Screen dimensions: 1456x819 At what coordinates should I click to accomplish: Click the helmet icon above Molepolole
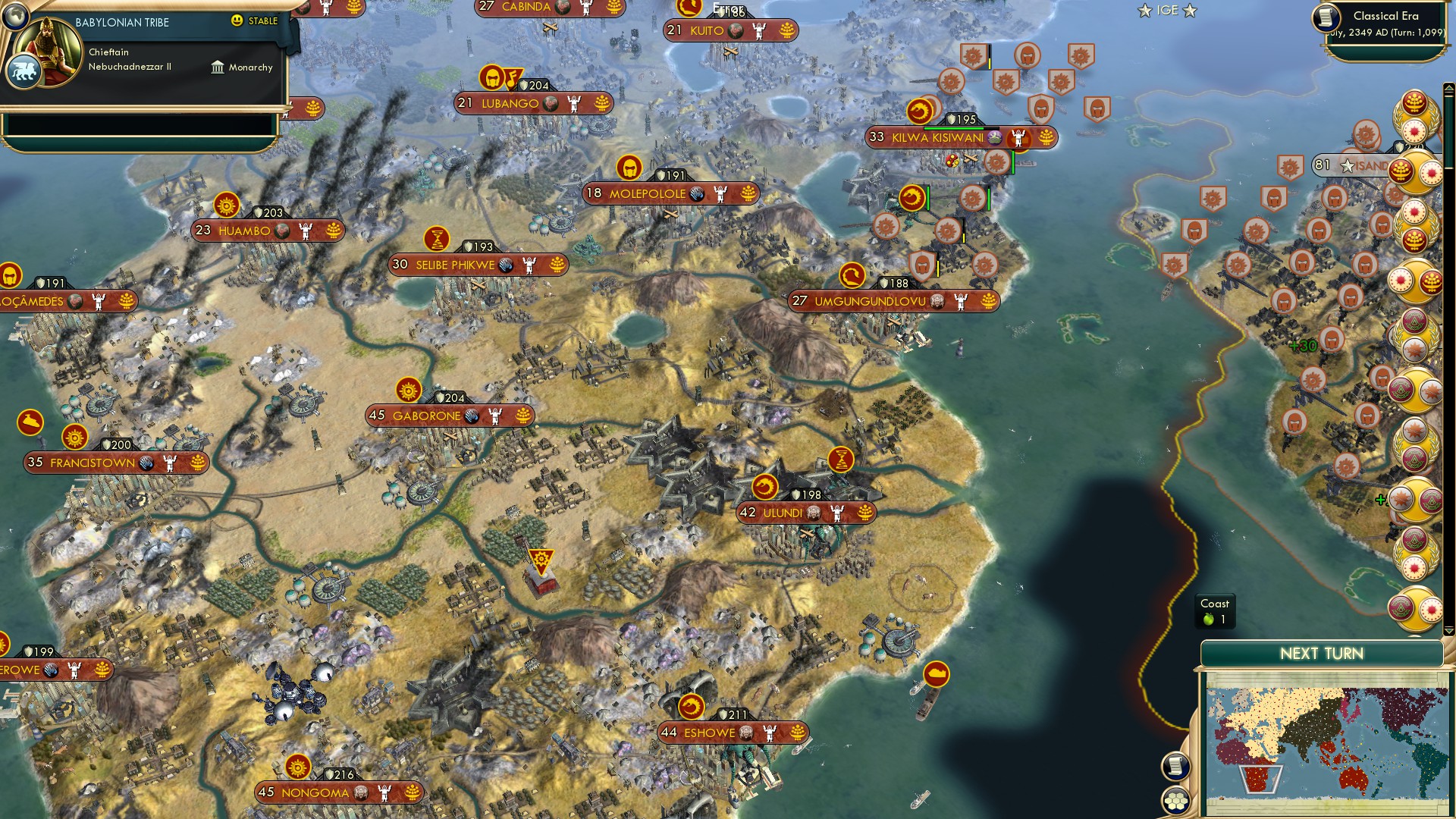coord(628,168)
